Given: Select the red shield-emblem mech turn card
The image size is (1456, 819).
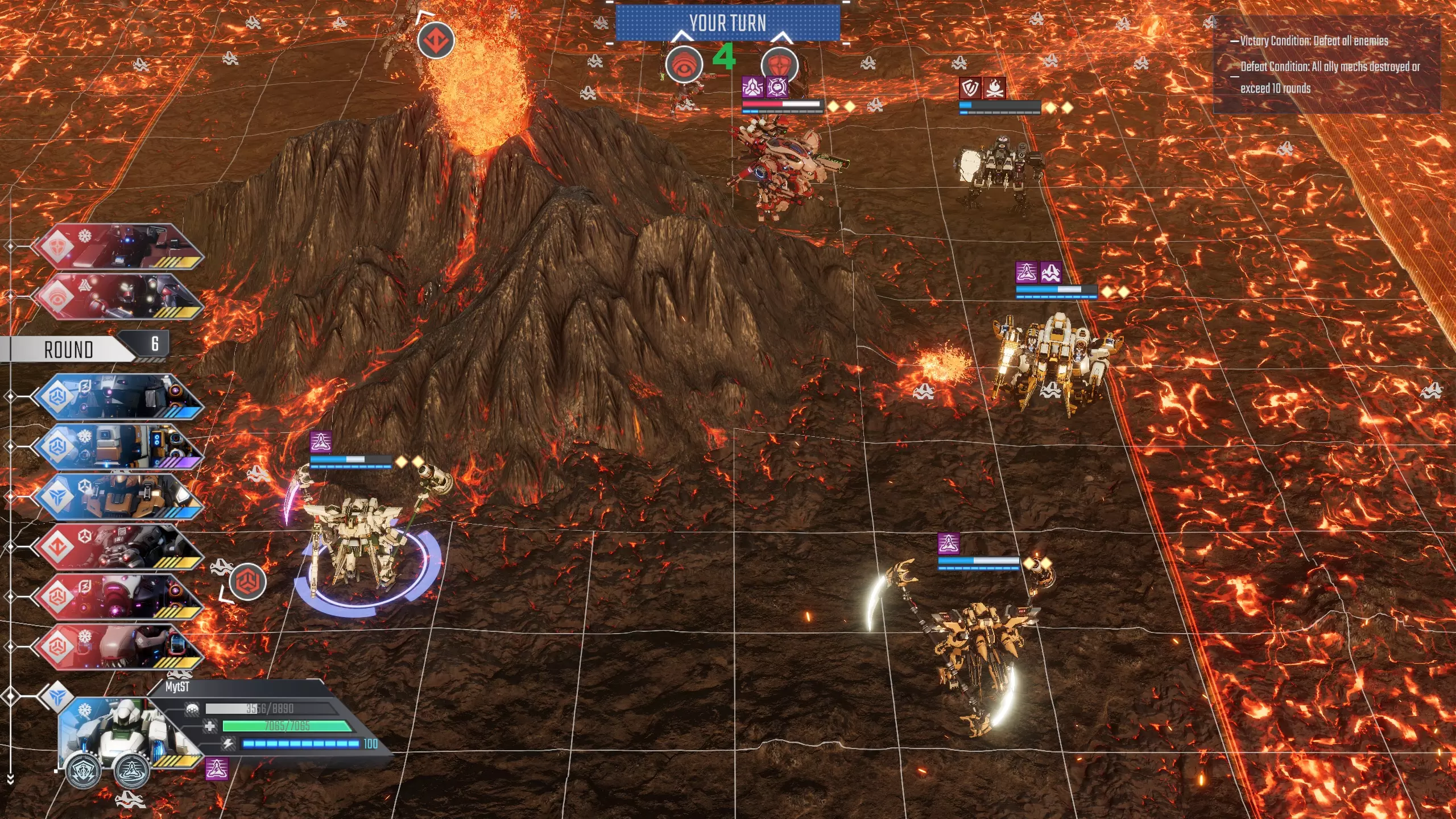Looking at the screenshot, I should [117, 247].
